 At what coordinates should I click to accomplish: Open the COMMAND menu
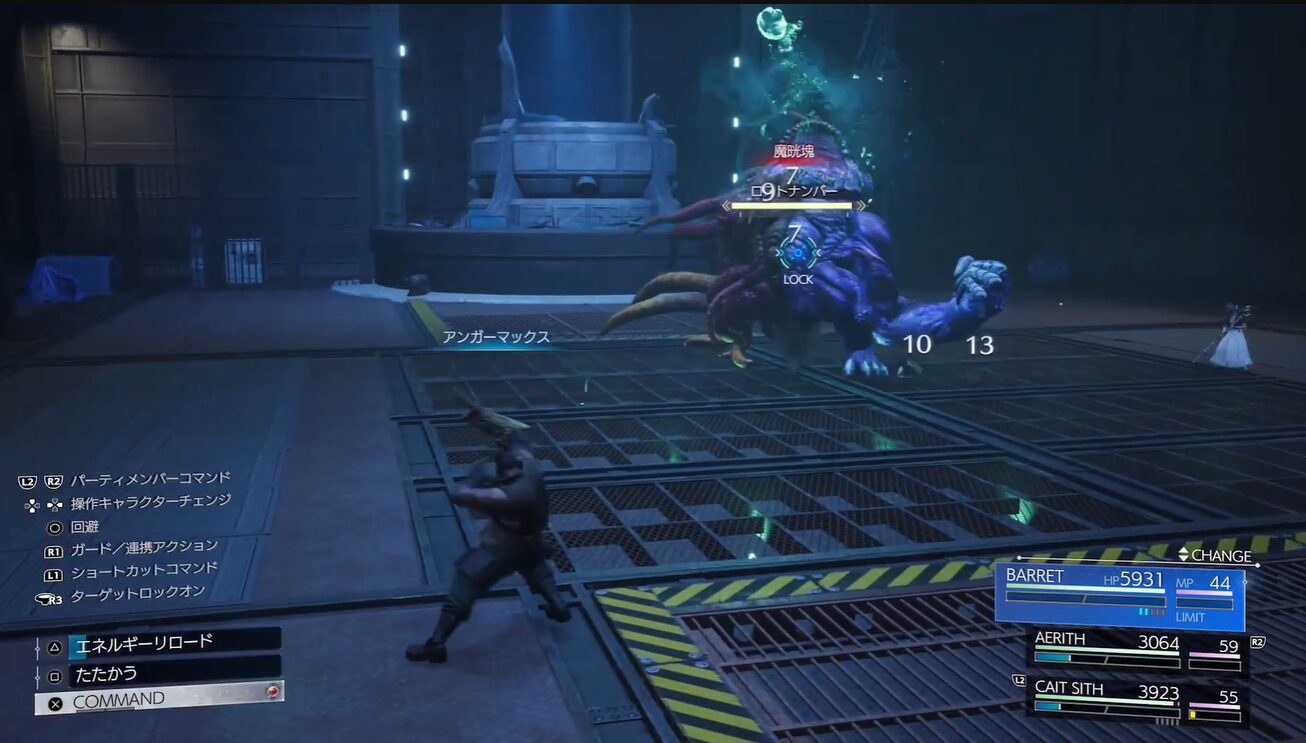[x=159, y=700]
